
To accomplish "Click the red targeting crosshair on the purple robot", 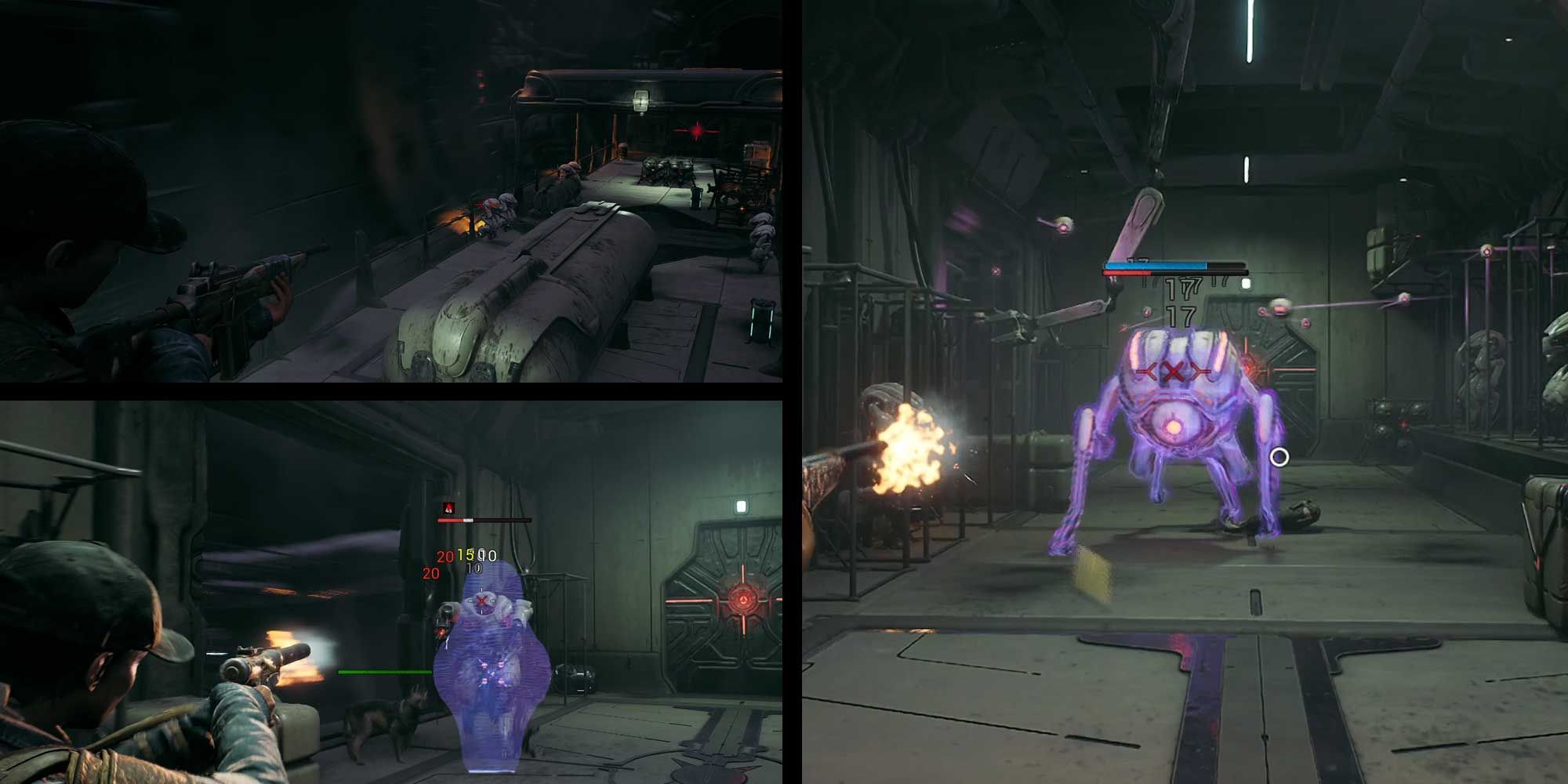I will [1172, 370].
